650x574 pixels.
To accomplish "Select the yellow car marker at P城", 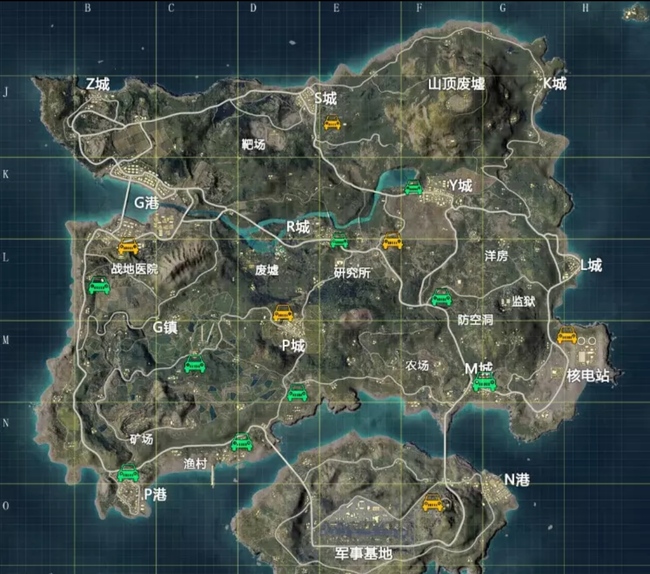I will pyautogui.click(x=283, y=313).
